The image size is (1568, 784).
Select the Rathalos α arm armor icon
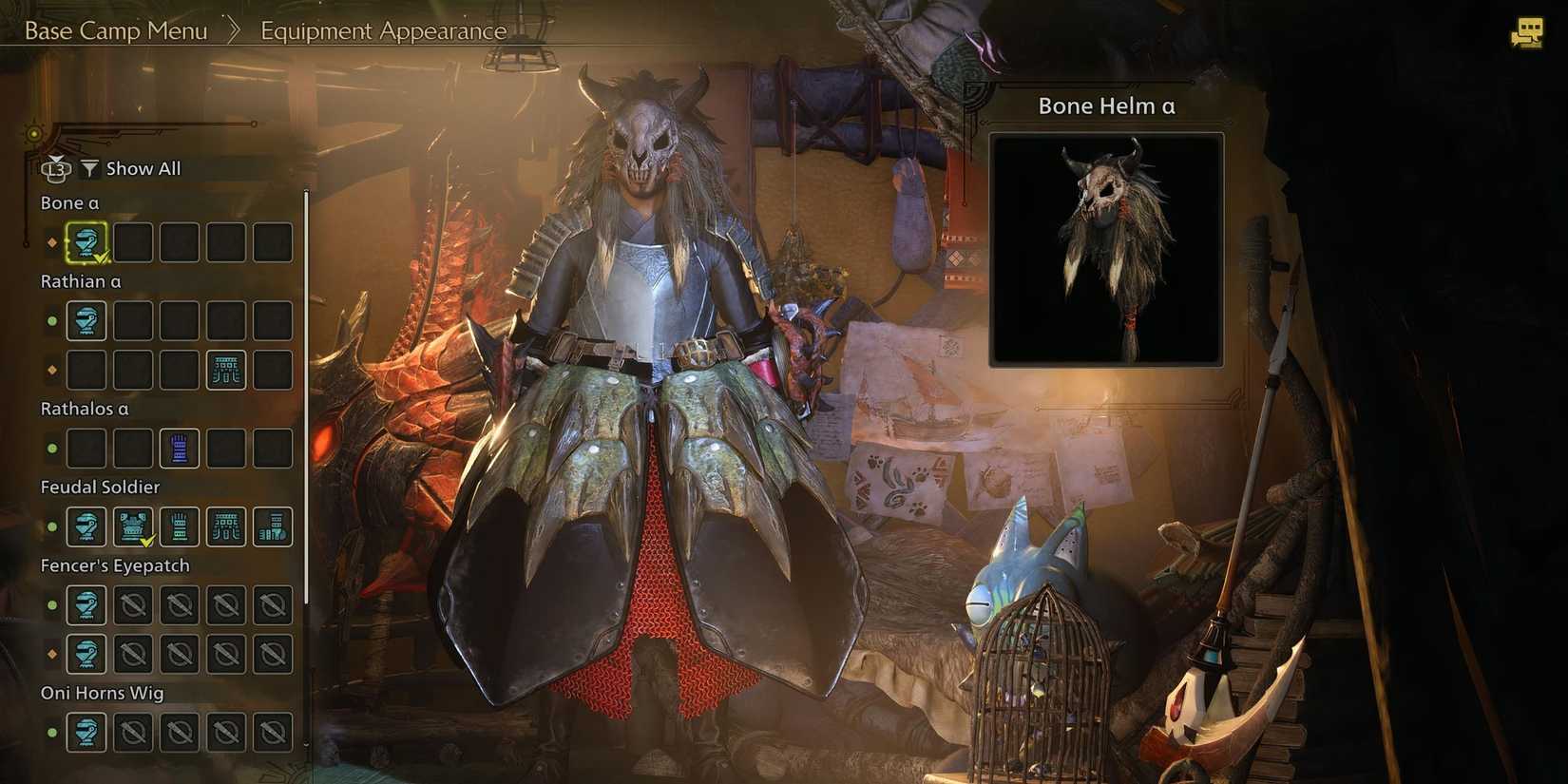(180, 448)
